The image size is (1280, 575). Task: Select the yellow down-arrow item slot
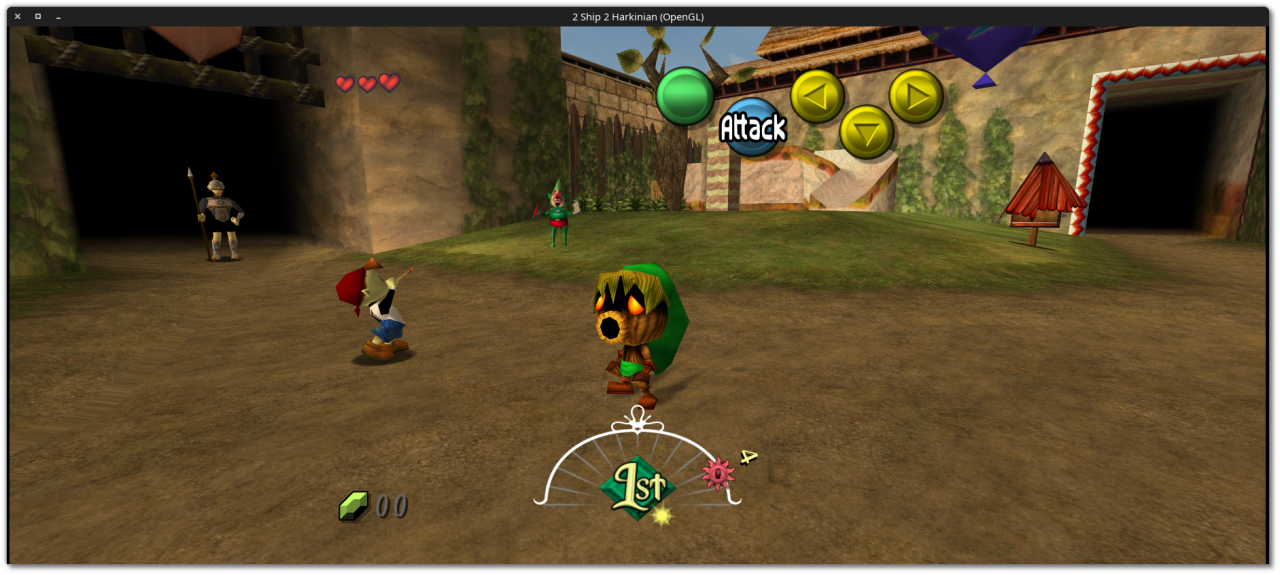(x=866, y=132)
